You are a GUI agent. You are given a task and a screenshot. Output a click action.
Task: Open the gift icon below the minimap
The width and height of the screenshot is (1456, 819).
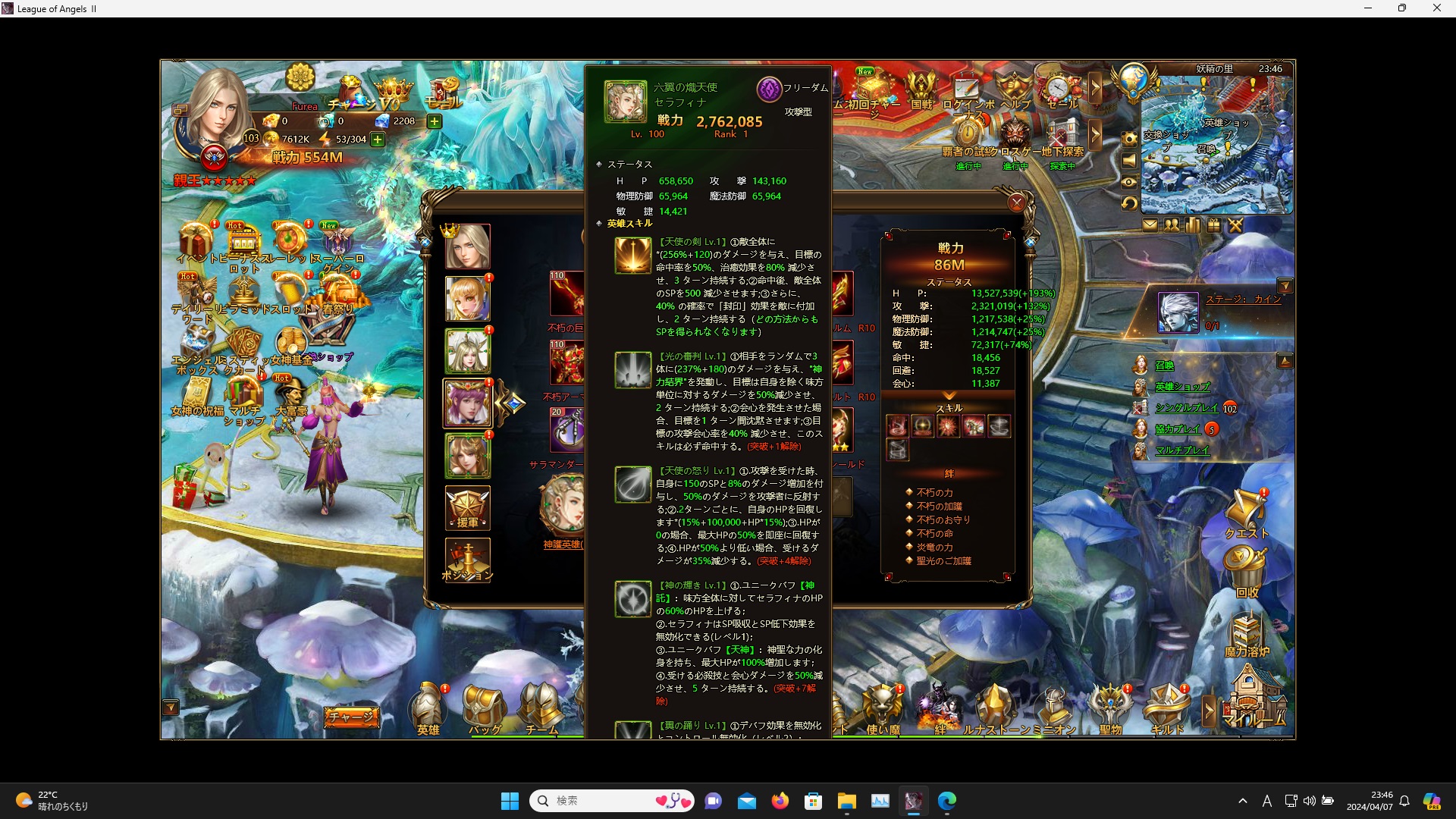(x=1213, y=224)
